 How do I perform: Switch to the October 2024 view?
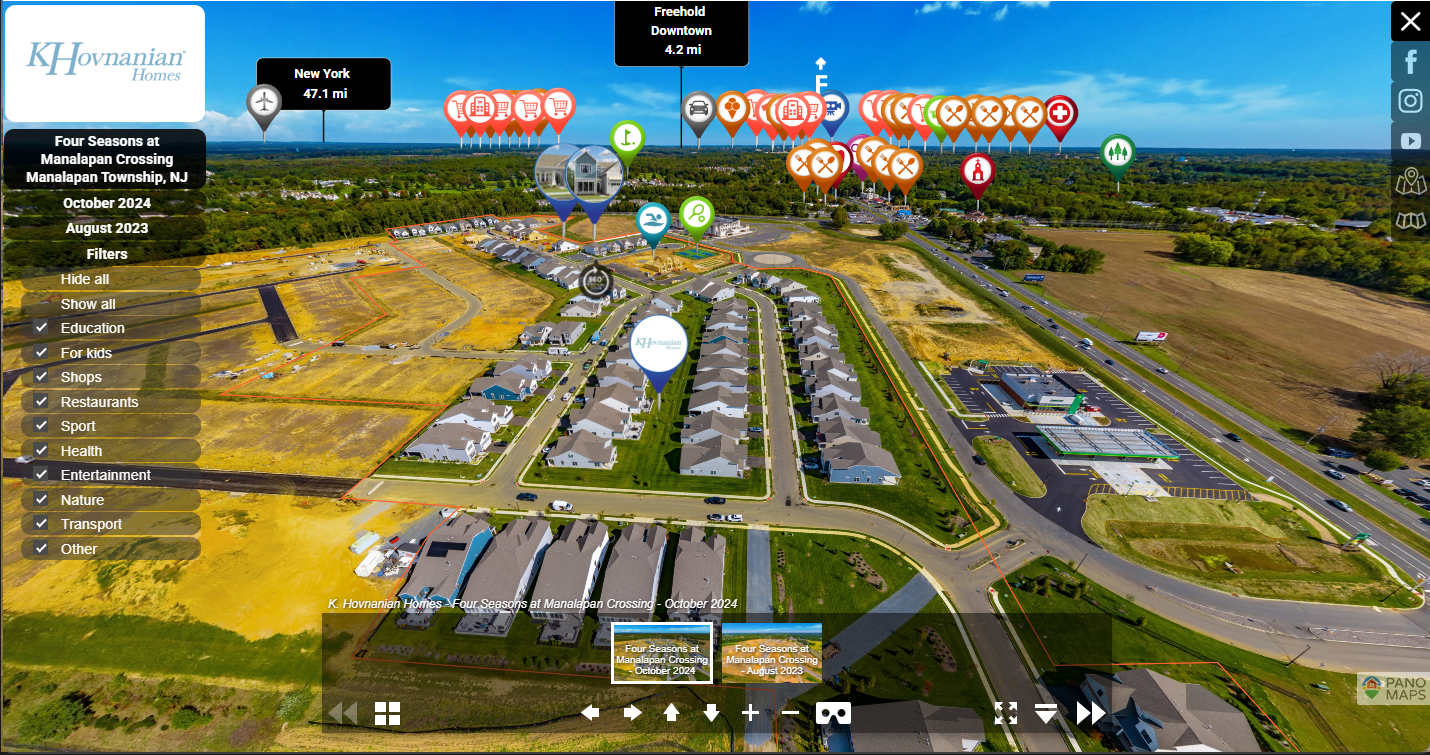coord(107,203)
